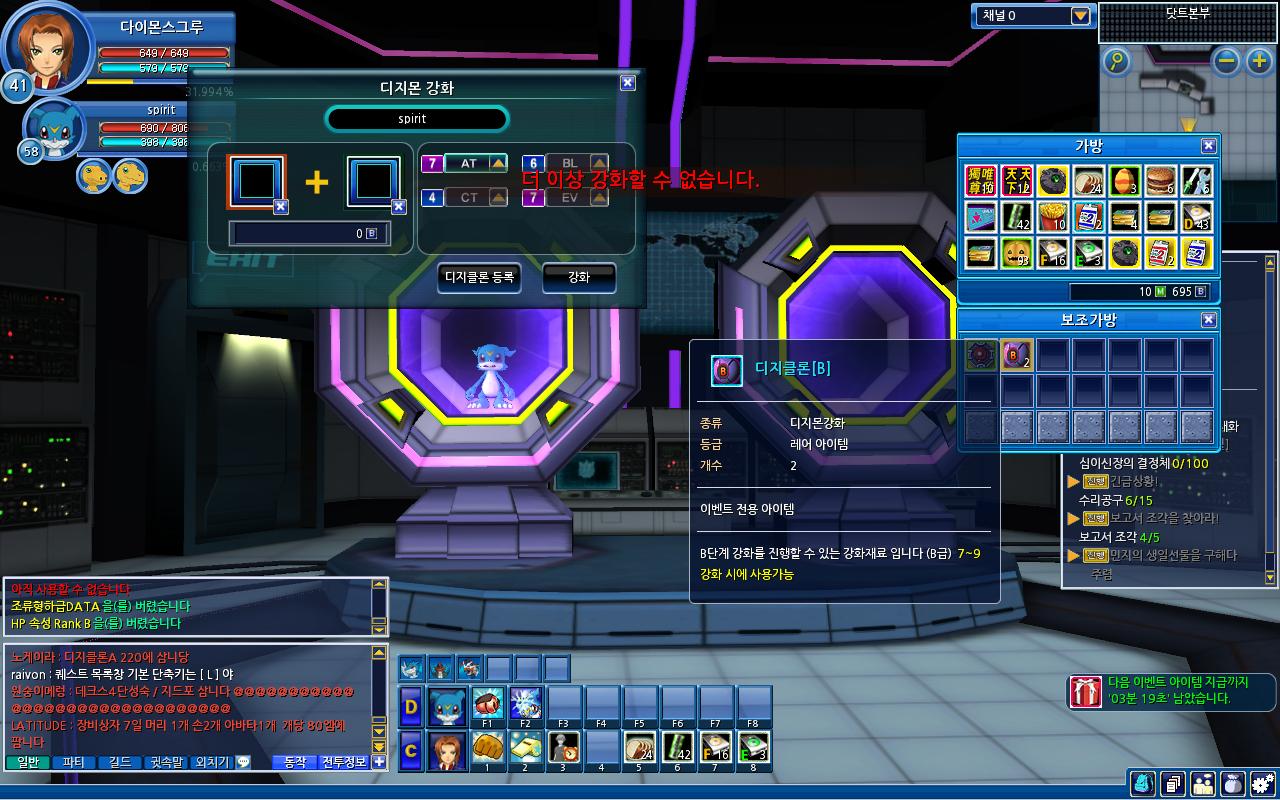
Task: Select the french fries item slot
Action: click(x=1052, y=217)
